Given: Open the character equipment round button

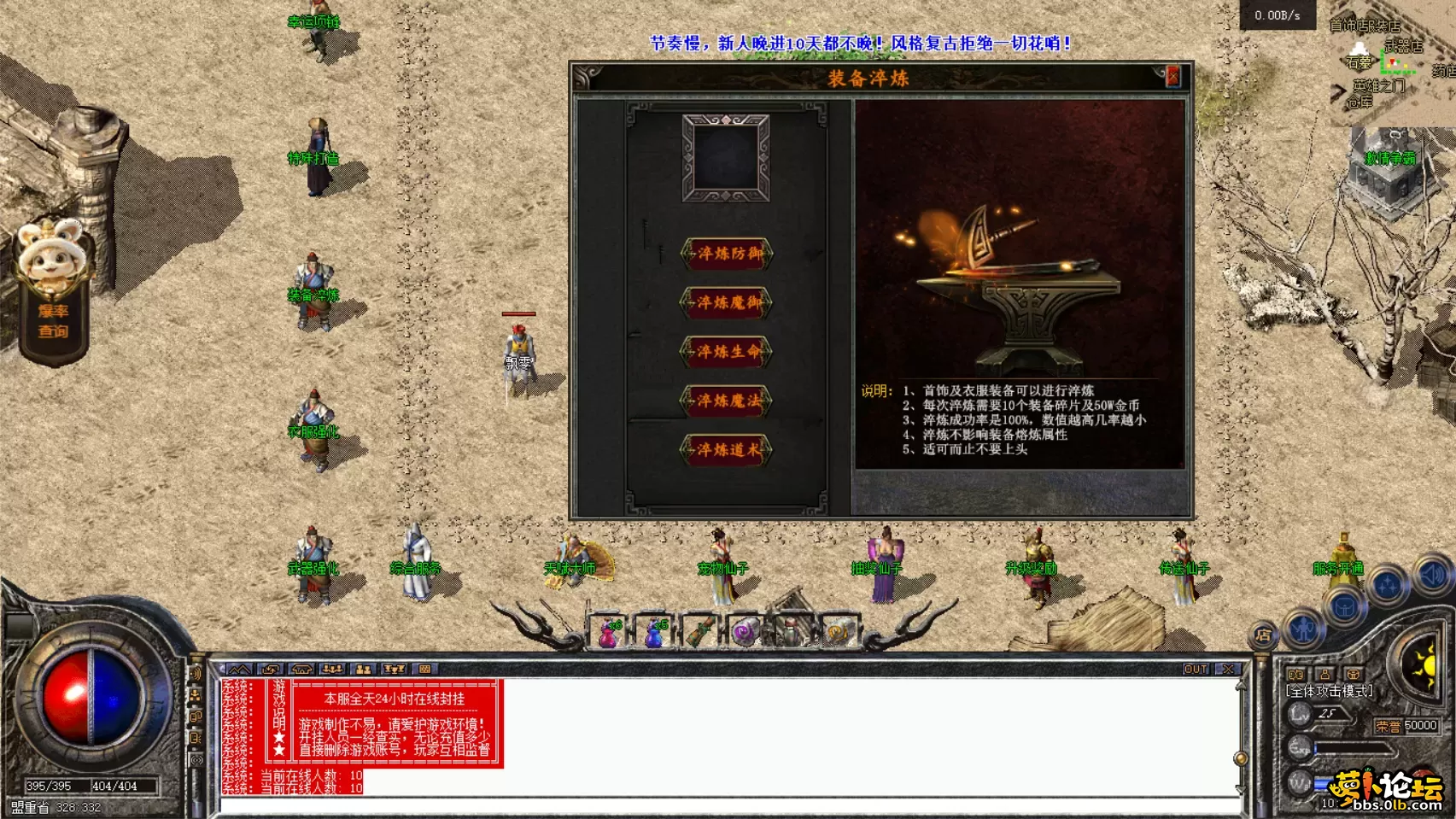Looking at the screenshot, I should (1303, 629).
